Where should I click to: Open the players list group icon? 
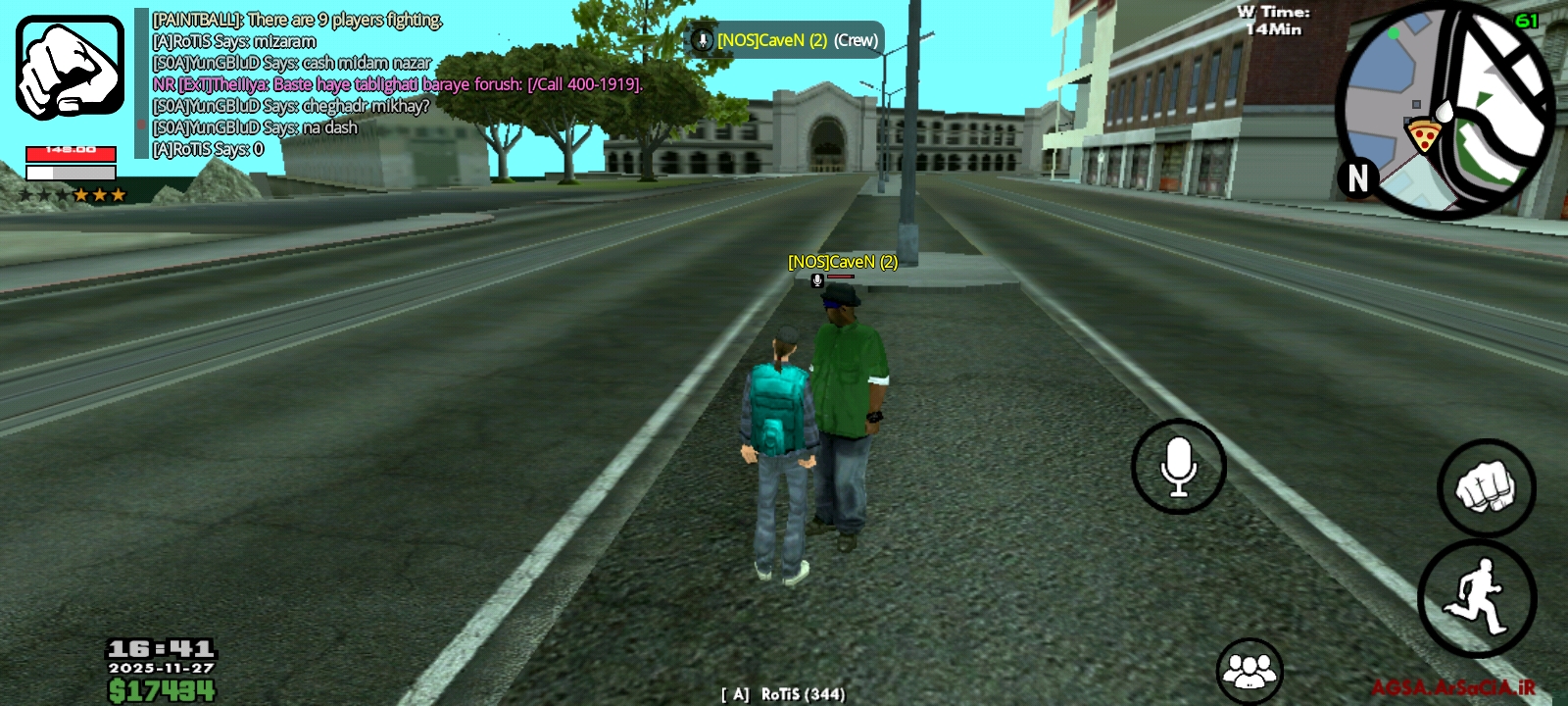pyautogui.click(x=1249, y=671)
